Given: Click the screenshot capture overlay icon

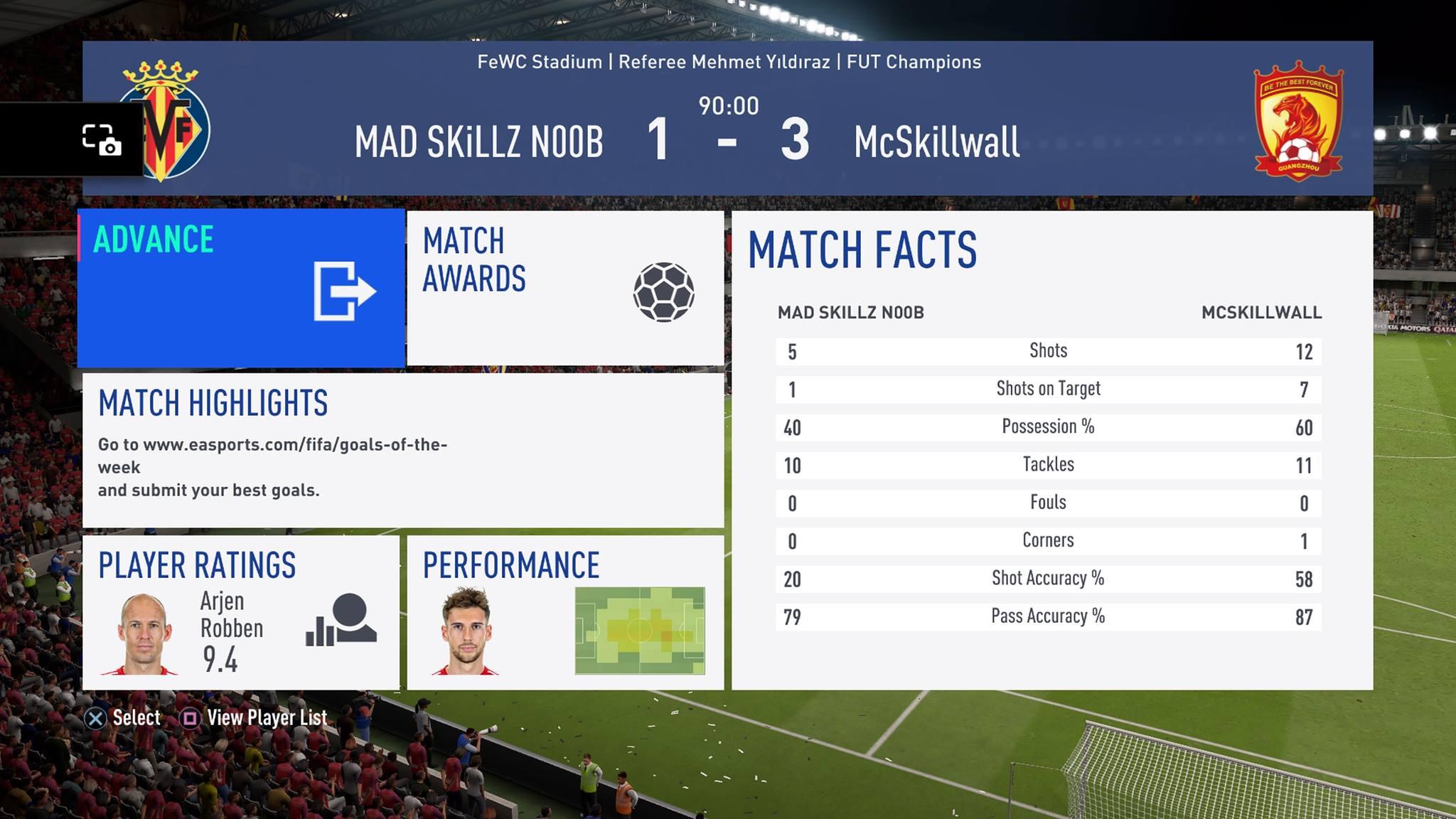Looking at the screenshot, I should click(x=101, y=140).
